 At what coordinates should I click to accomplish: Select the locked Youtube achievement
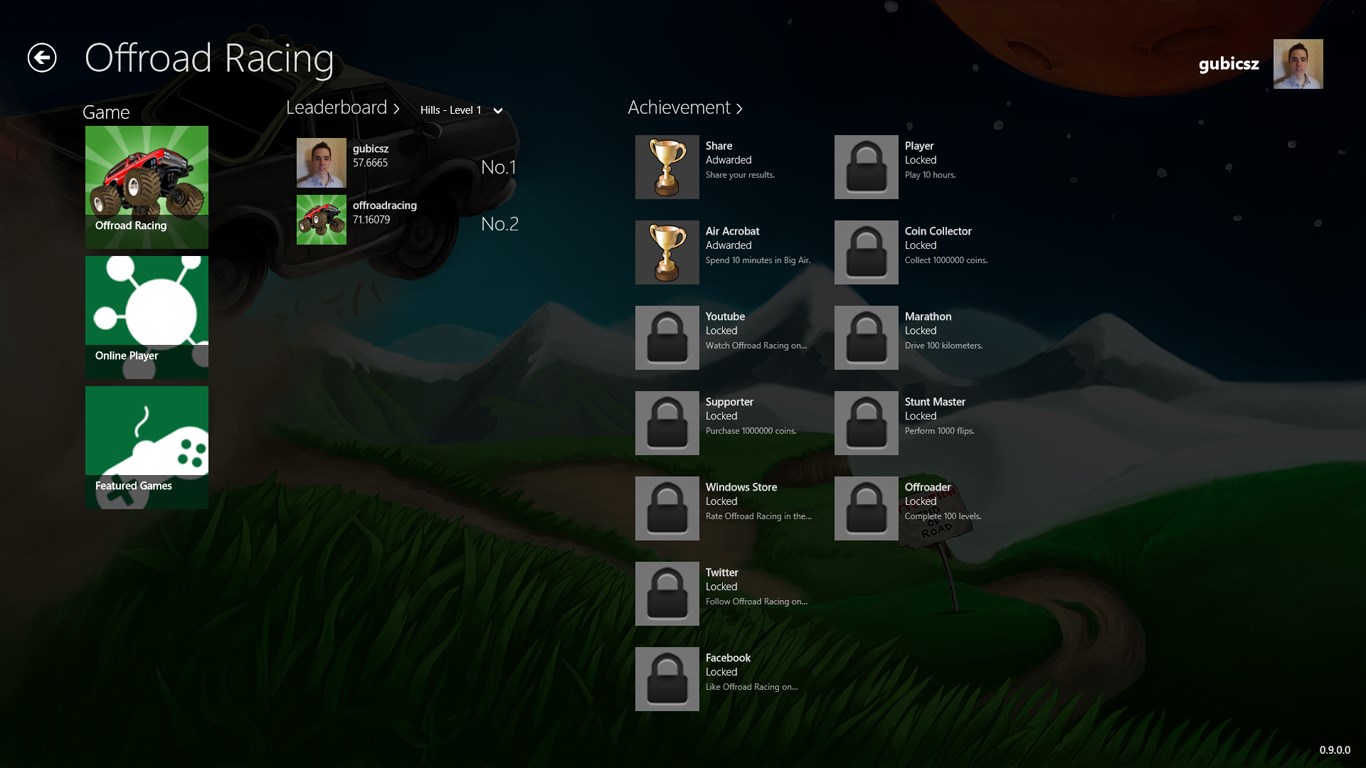(667, 338)
